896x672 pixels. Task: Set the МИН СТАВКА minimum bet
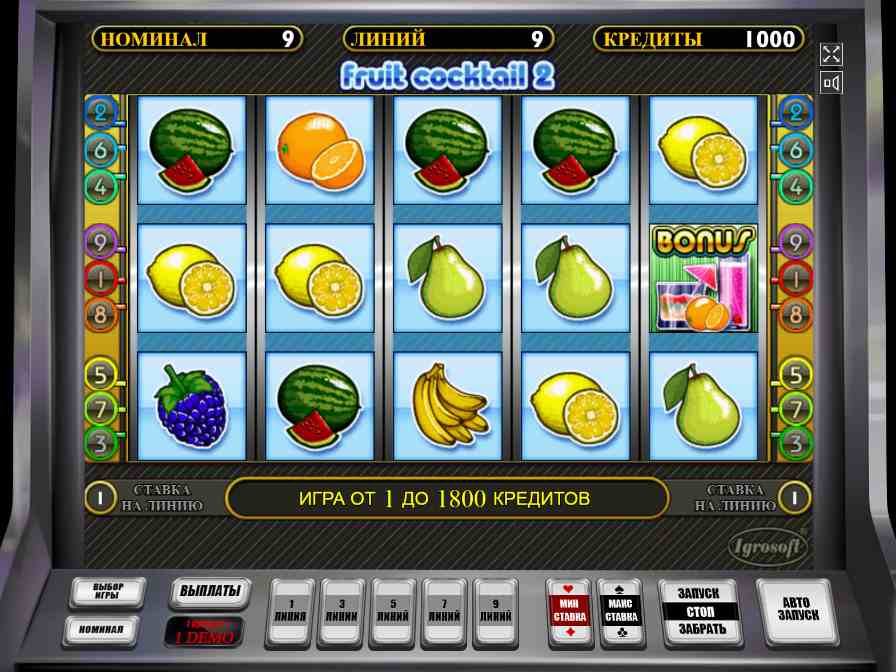pyautogui.click(x=569, y=612)
